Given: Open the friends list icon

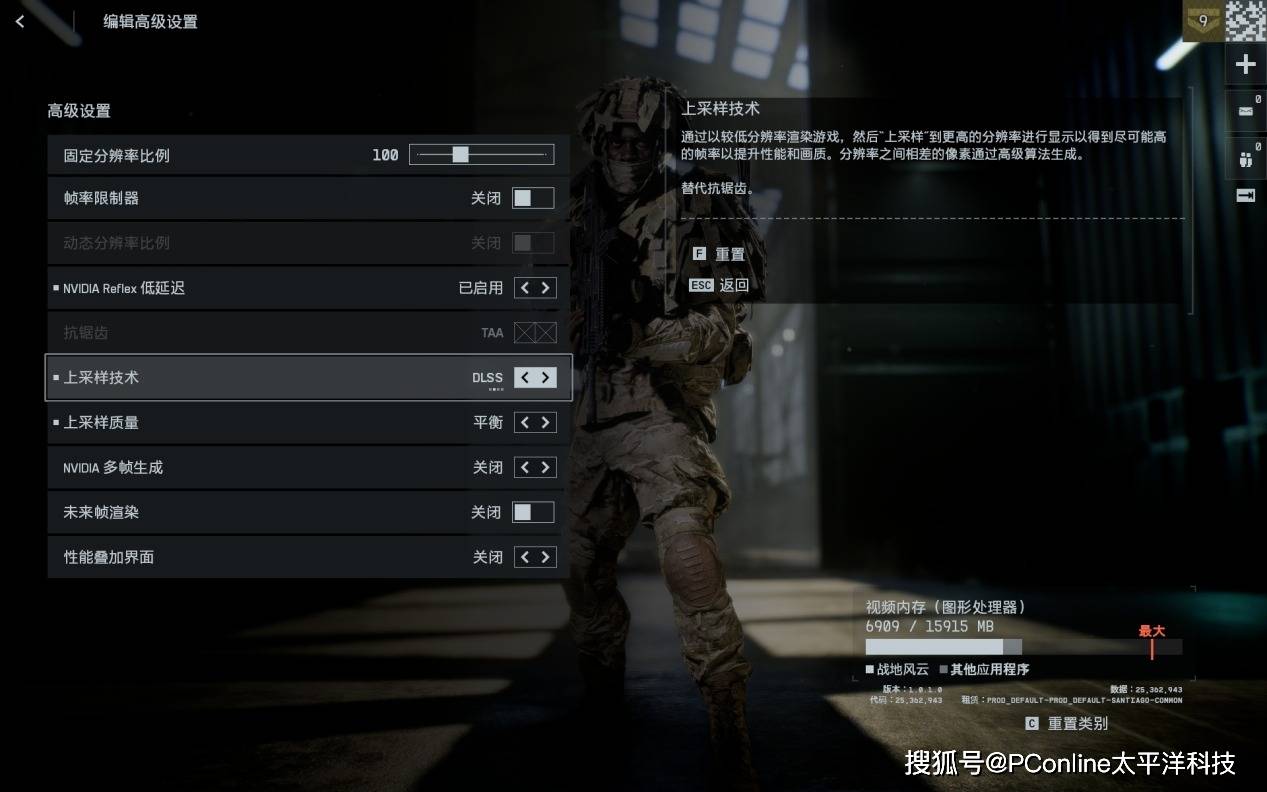Looking at the screenshot, I should (x=1245, y=158).
